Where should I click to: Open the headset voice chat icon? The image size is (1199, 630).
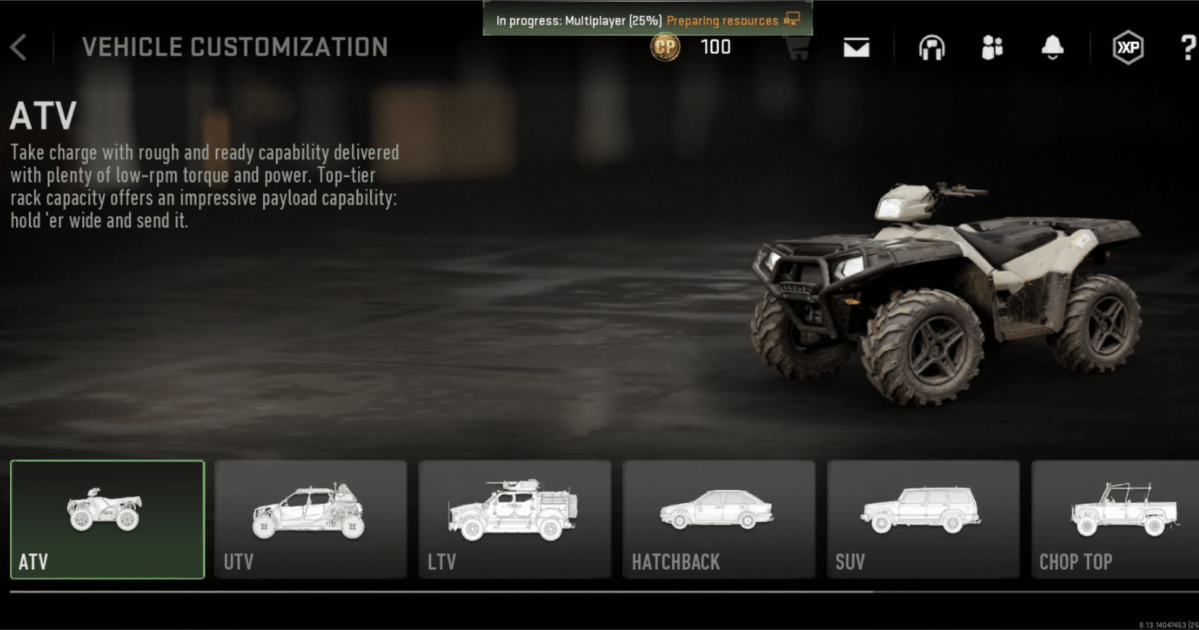coord(932,48)
